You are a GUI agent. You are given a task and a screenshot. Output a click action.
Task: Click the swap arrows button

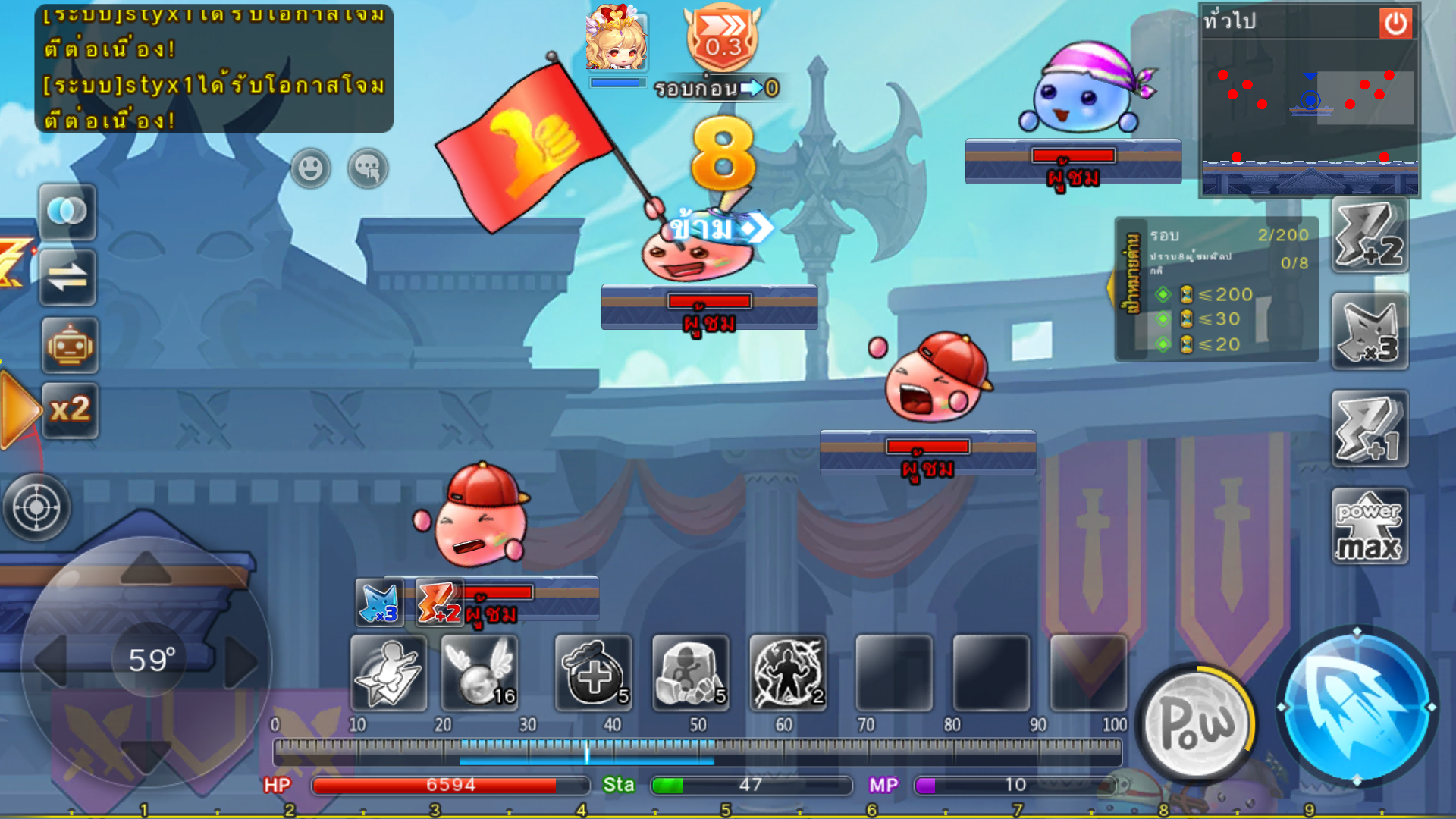tap(67, 278)
